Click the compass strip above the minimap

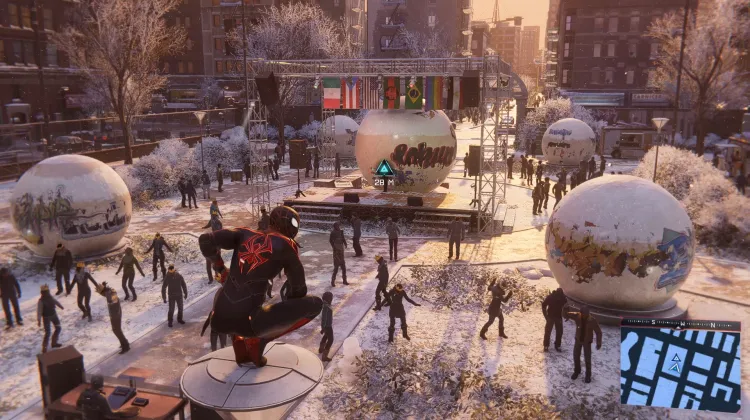[x=680, y=324]
